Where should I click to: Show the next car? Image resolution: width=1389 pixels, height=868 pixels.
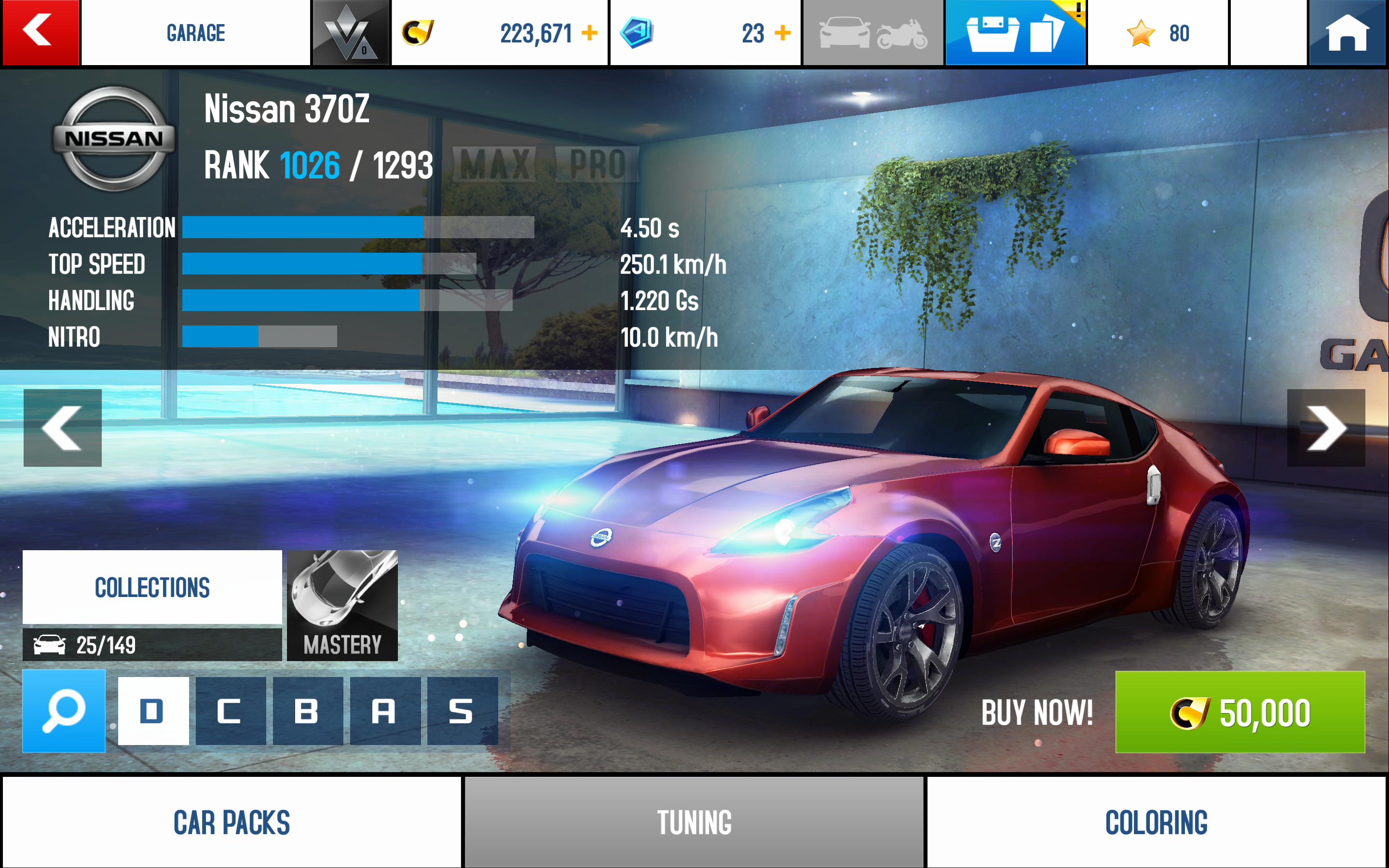pyautogui.click(x=1326, y=428)
